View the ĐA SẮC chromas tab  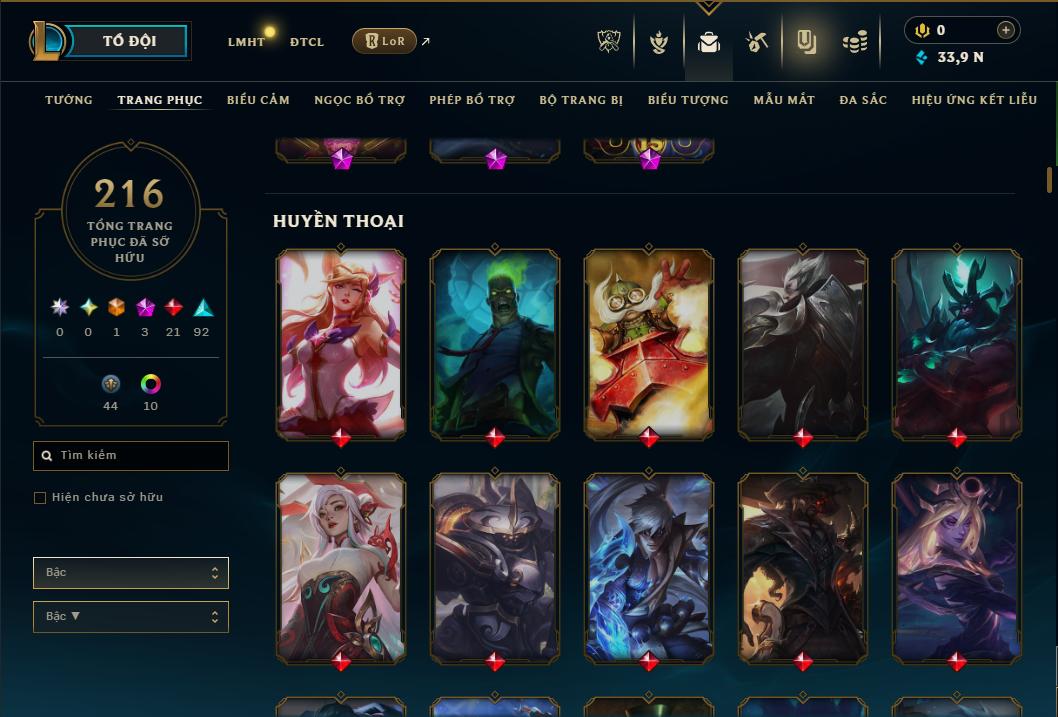click(863, 100)
